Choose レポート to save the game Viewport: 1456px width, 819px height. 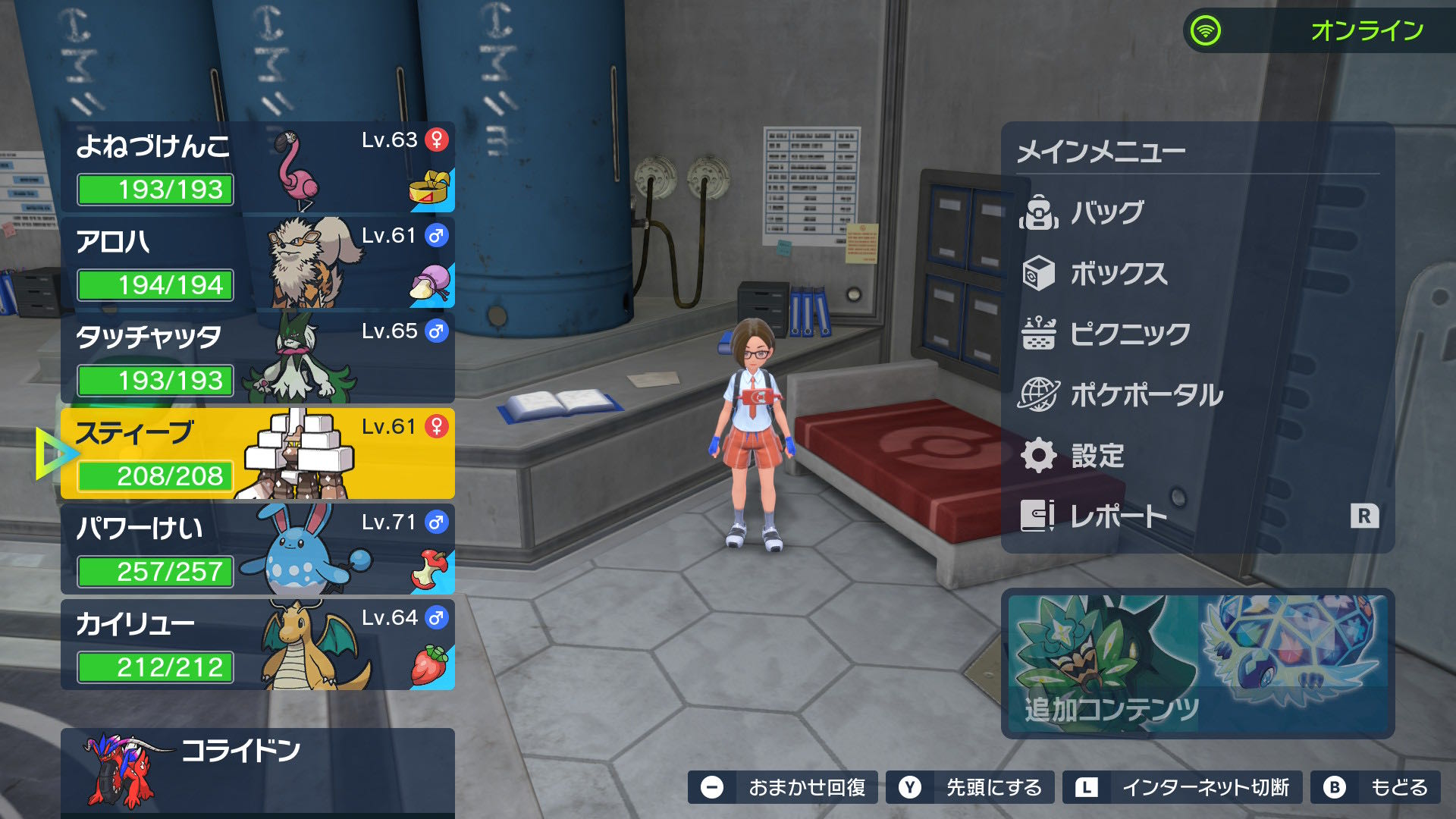click(1119, 516)
